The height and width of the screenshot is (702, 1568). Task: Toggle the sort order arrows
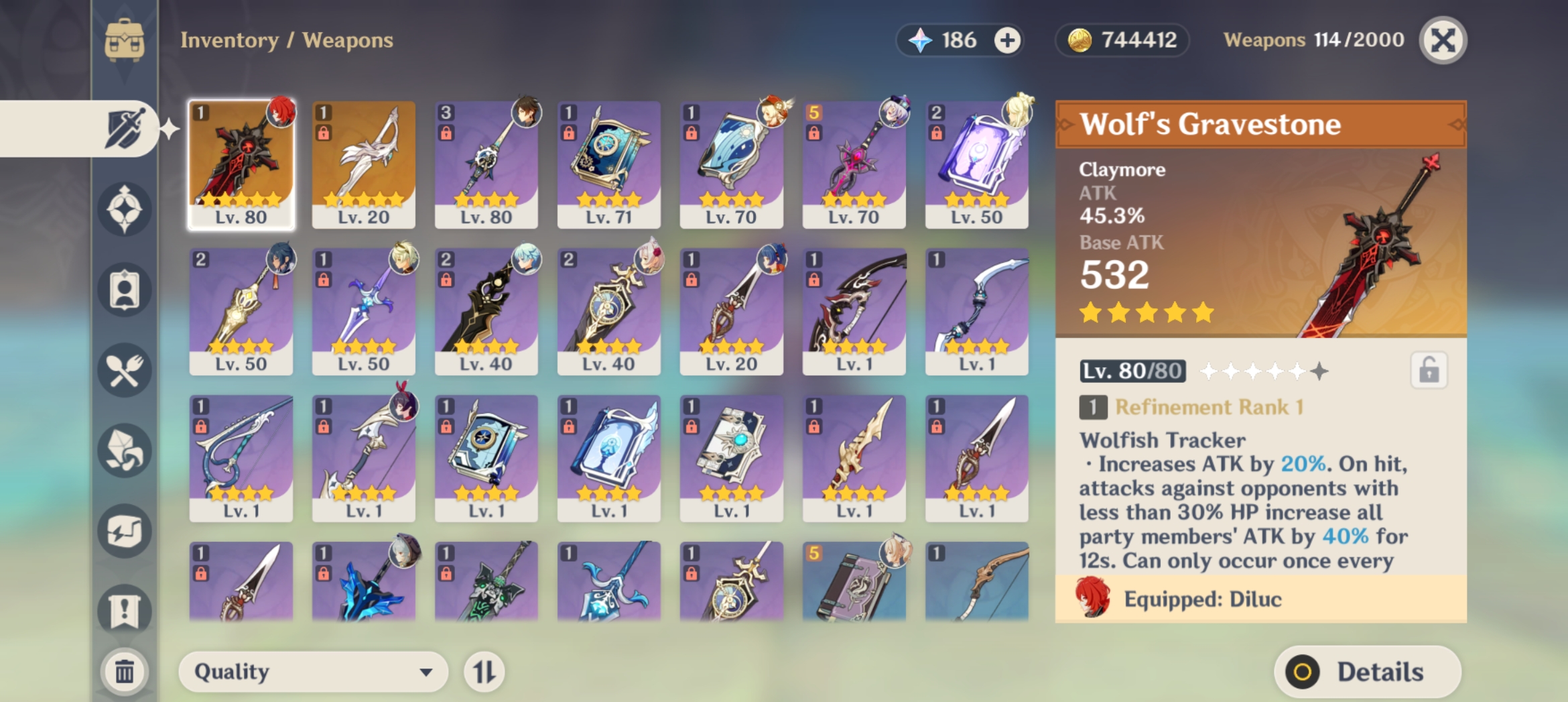[484, 671]
